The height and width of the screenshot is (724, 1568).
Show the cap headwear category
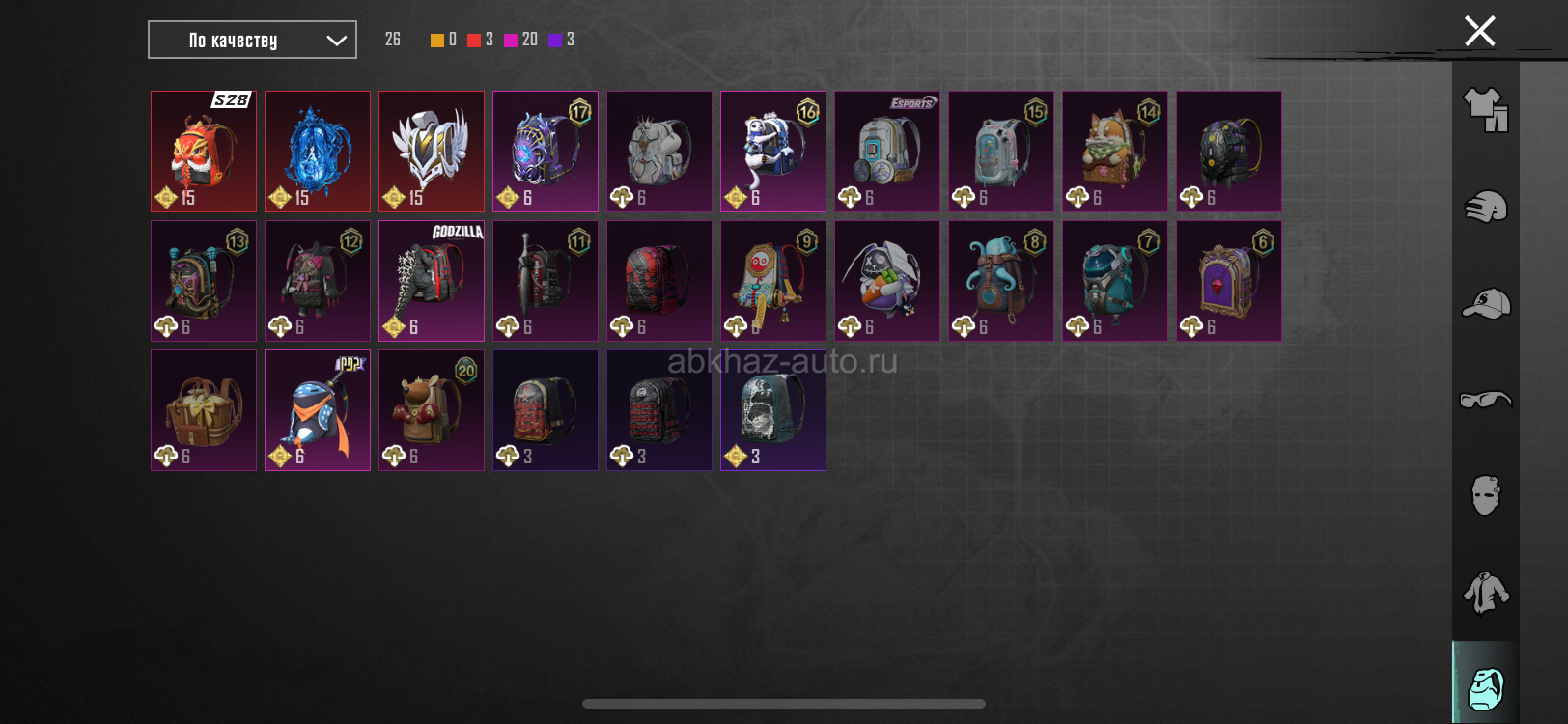(x=1485, y=303)
